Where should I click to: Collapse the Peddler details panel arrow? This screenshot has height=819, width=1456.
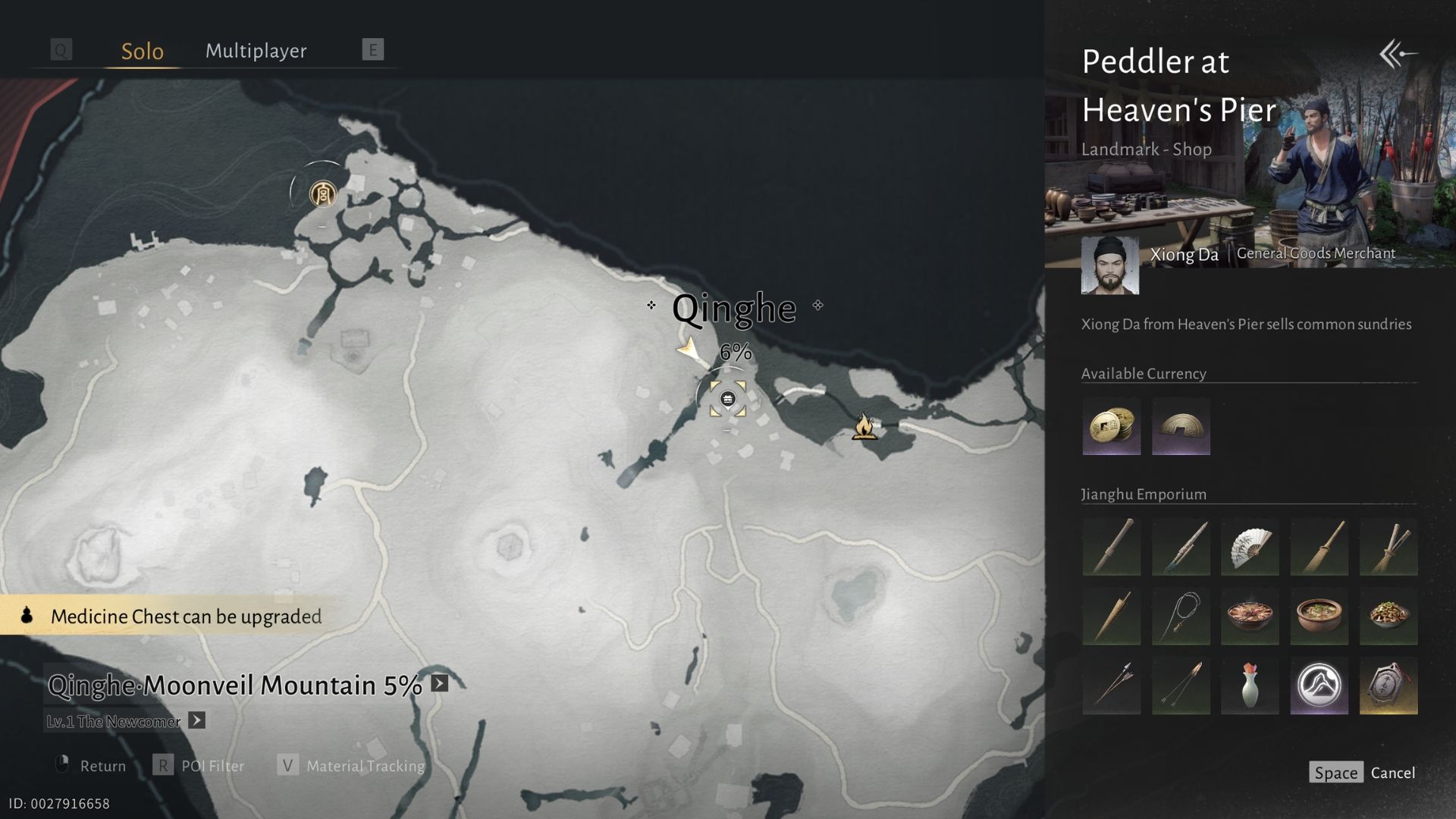[x=1398, y=54]
